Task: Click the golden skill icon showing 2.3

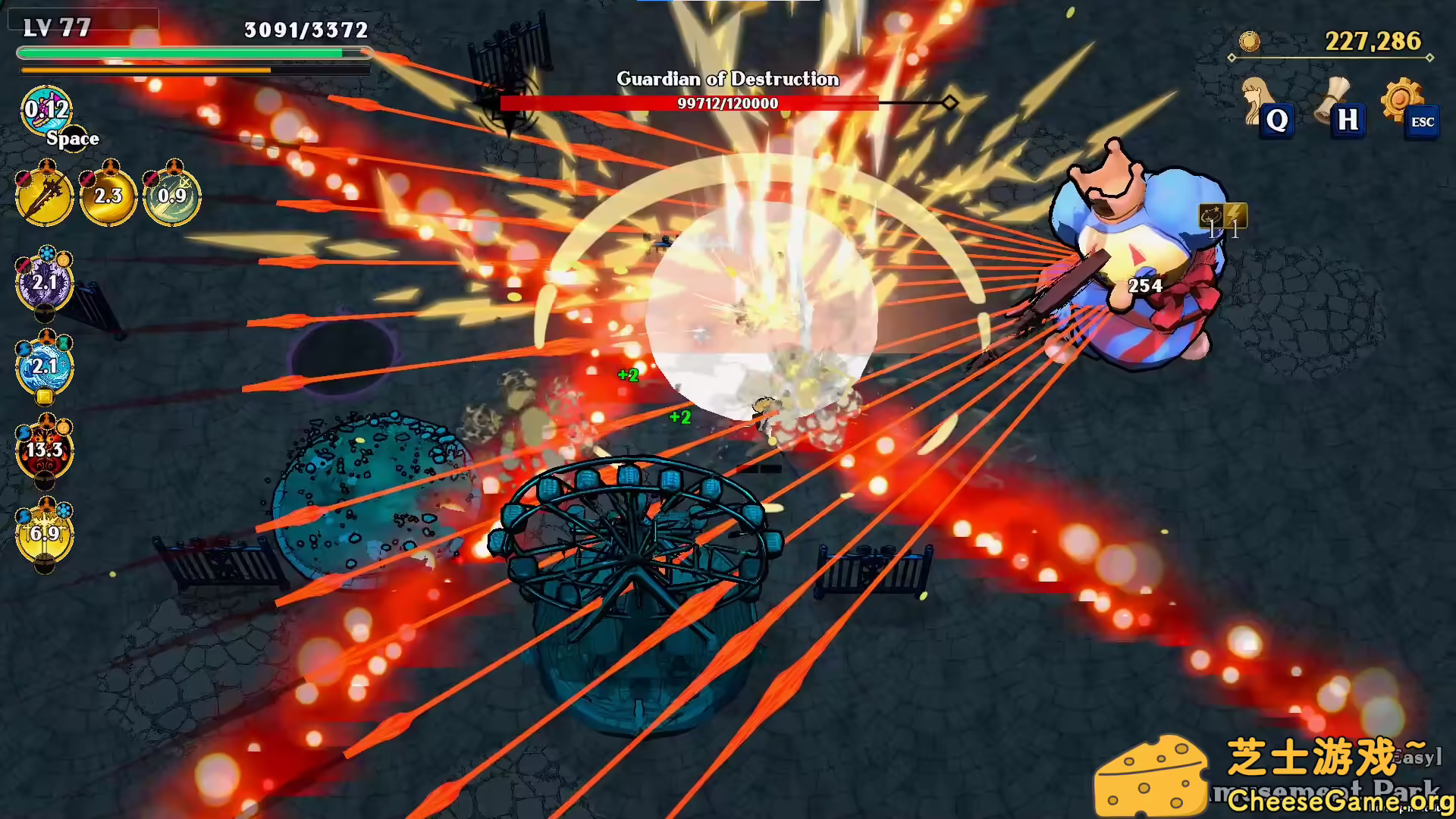Action: point(108,197)
